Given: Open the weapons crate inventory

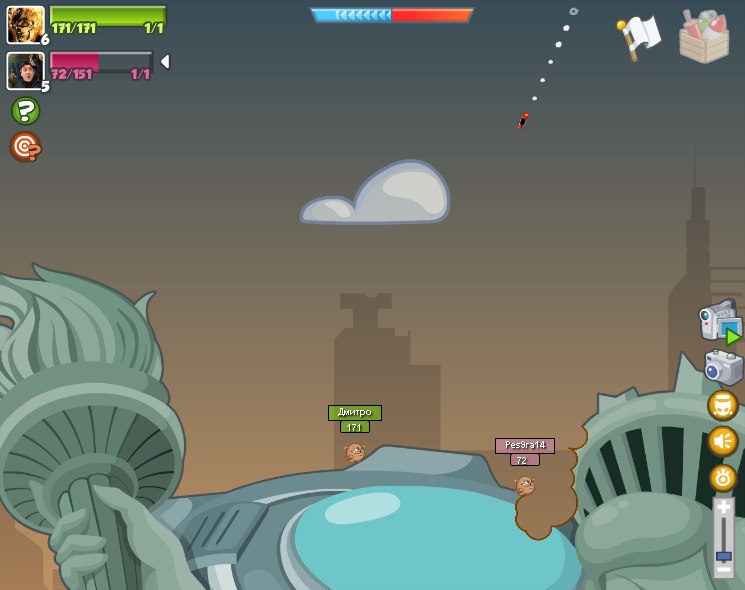Looking at the screenshot, I should point(703,37).
